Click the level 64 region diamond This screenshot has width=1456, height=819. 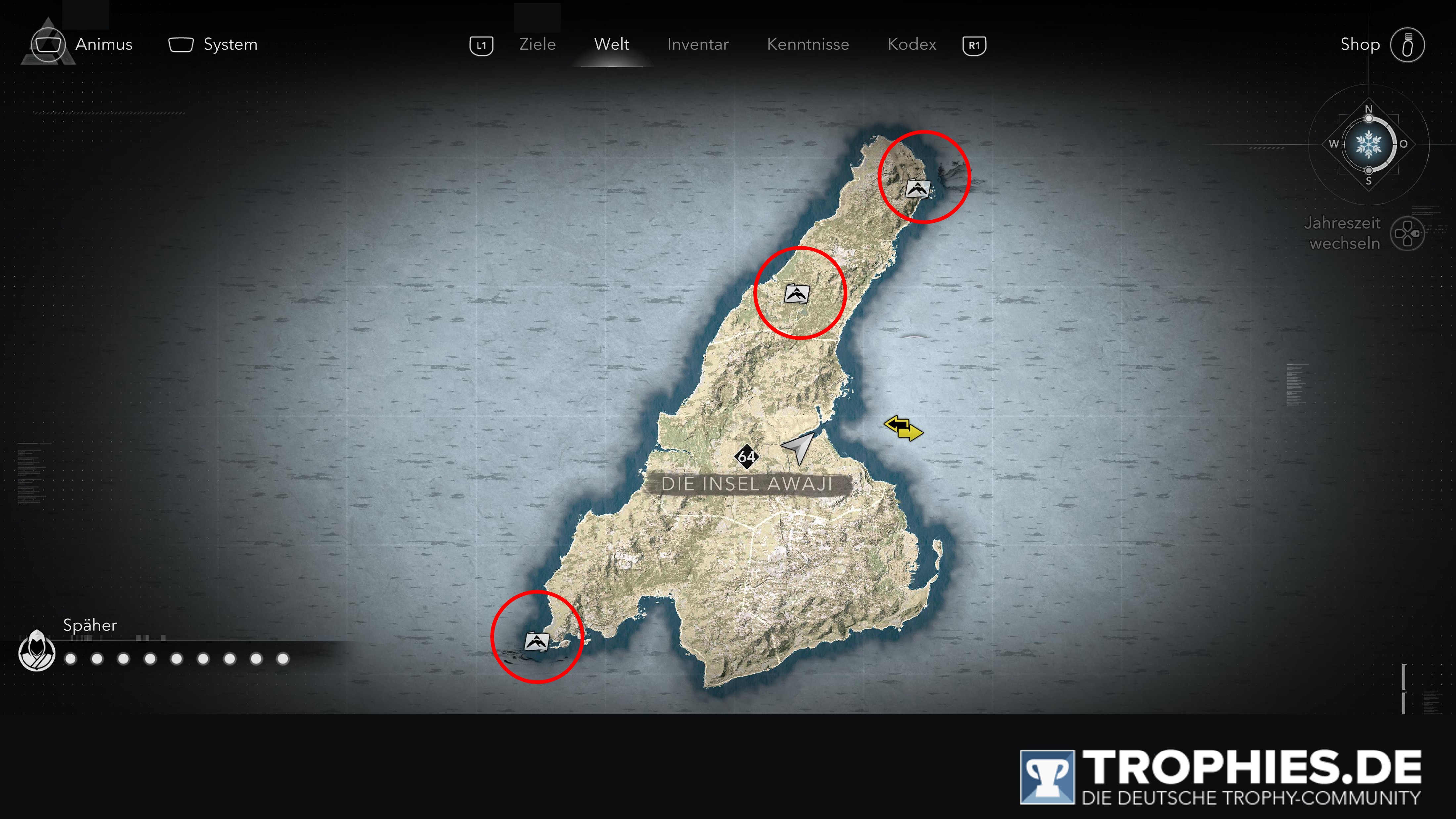746,457
